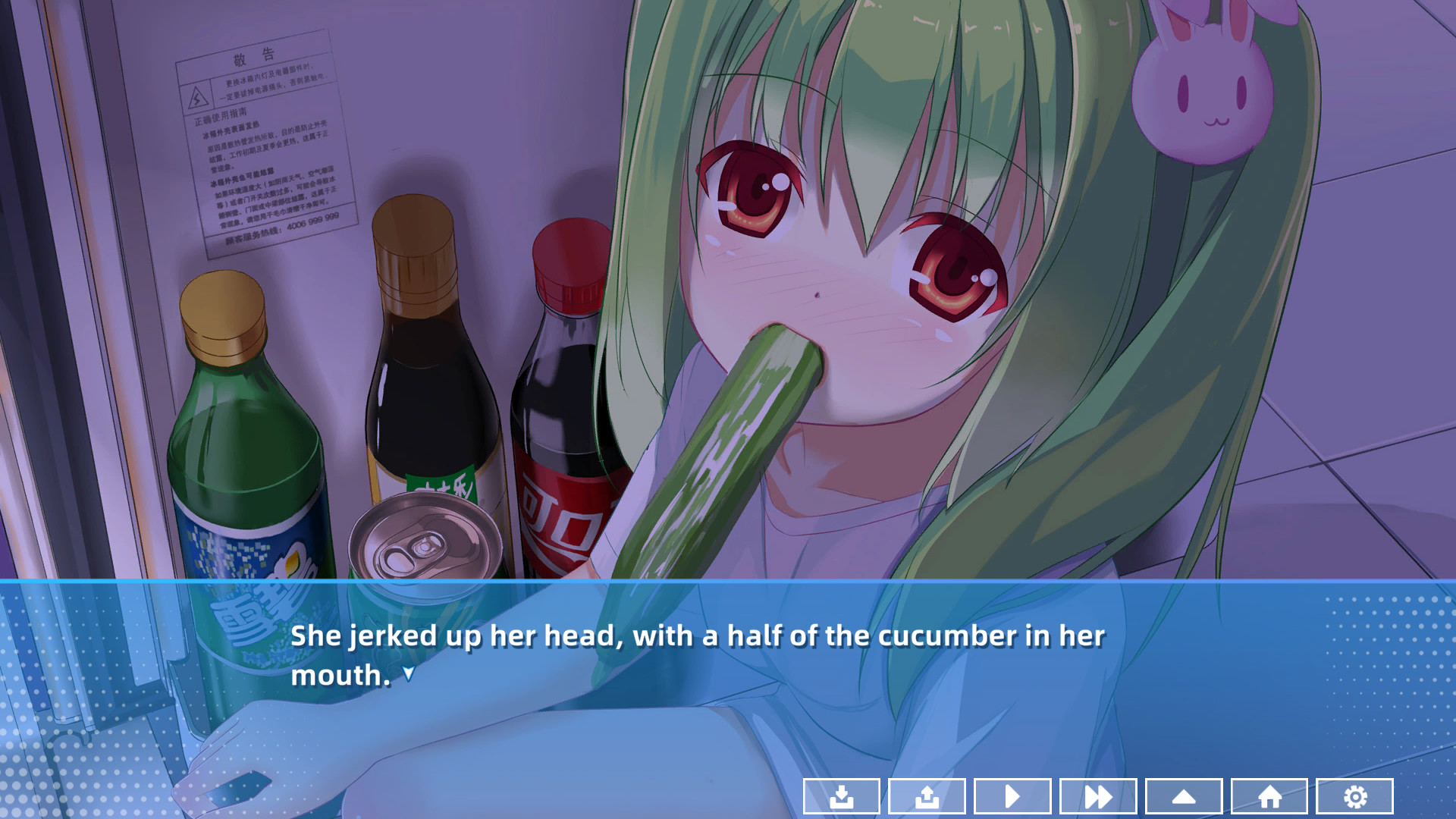Click the scene artwork to continue
Image resolution: width=1456 pixels, height=819 pixels.
click(x=728, y=303)
